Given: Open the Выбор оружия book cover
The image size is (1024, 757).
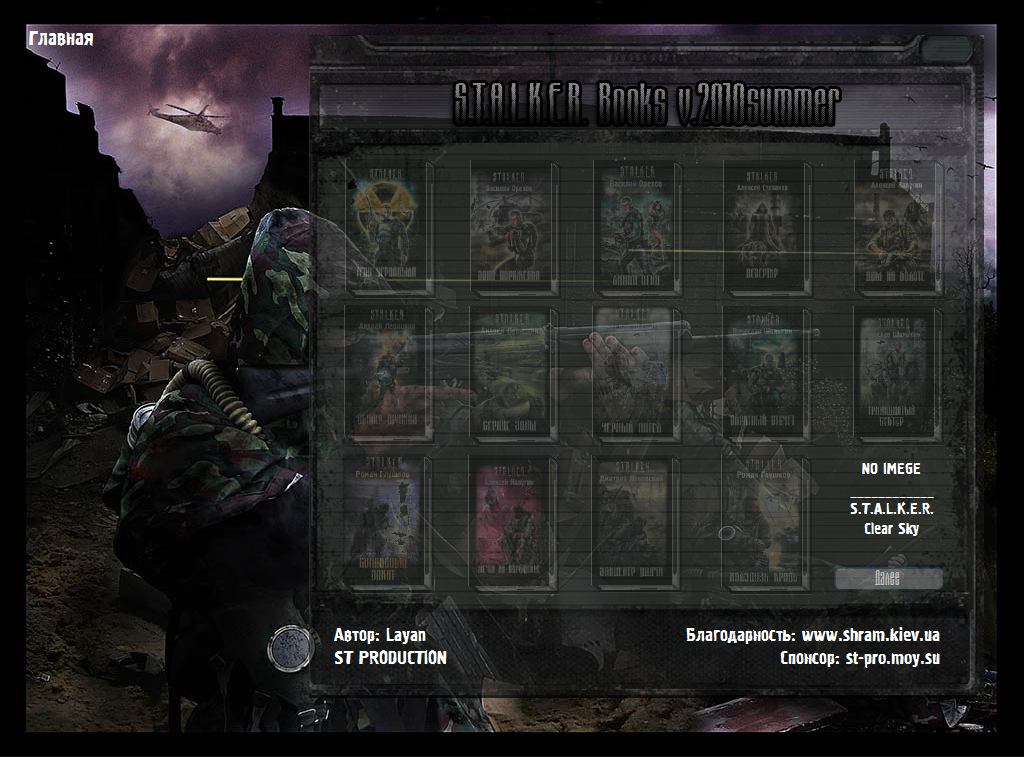Looking at the screenshot, I should pyautogui.click(x=388, y=372).
